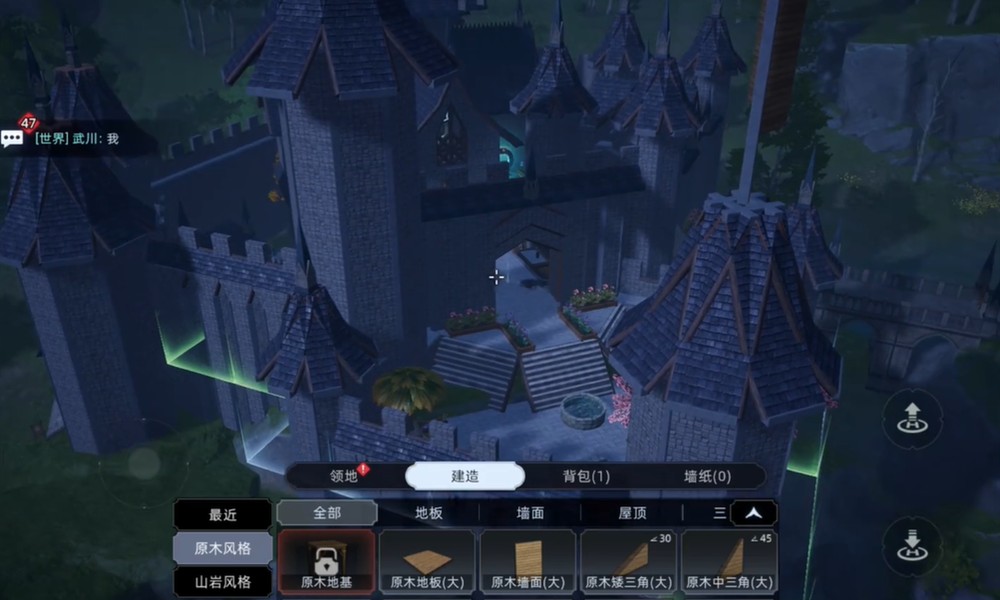Select the locked 原木地基 foundation slot
This screenshot has width=1000, height=600.
click(x=327, y=562)
